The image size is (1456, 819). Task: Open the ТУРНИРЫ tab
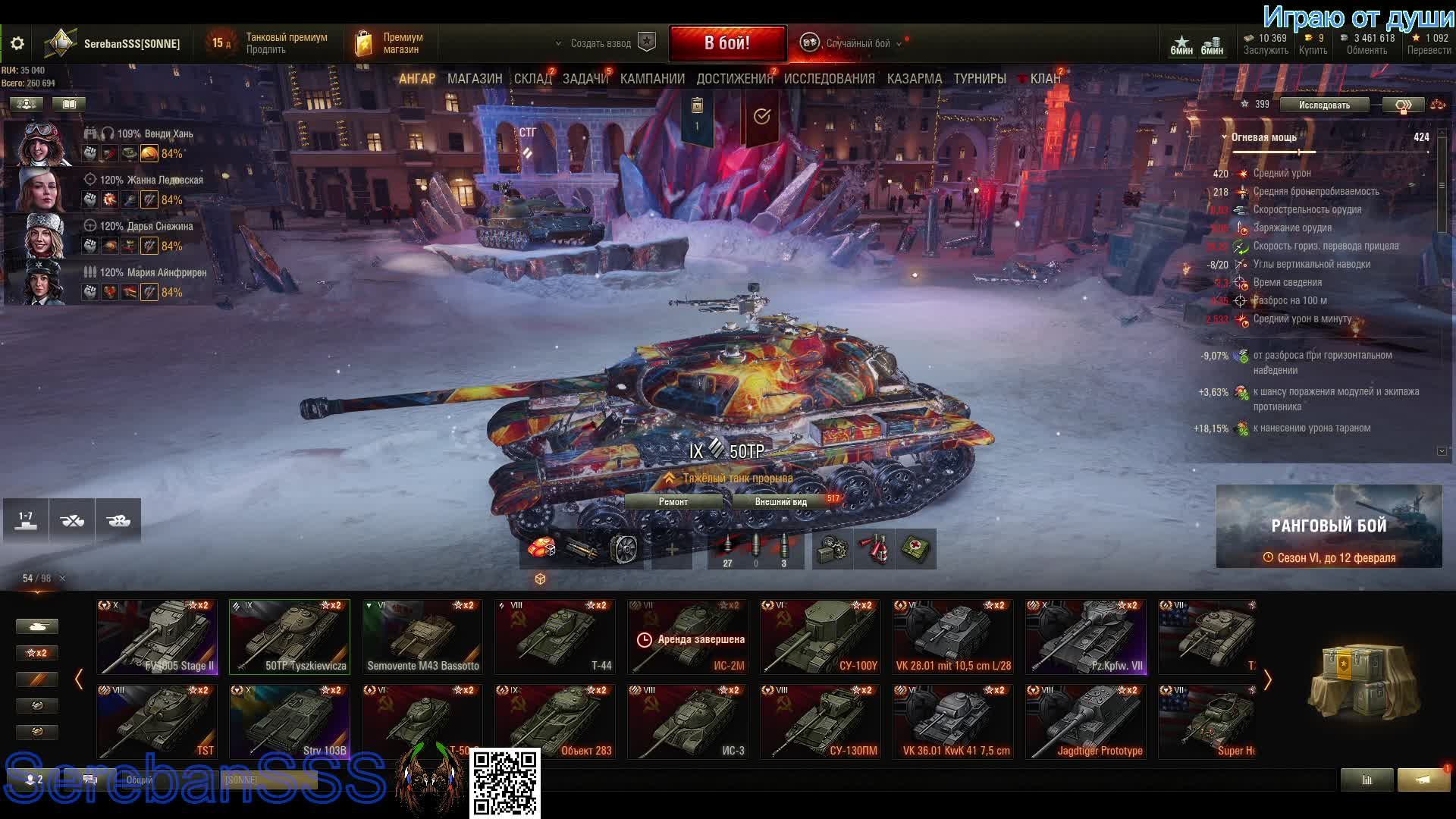[979, 79]
